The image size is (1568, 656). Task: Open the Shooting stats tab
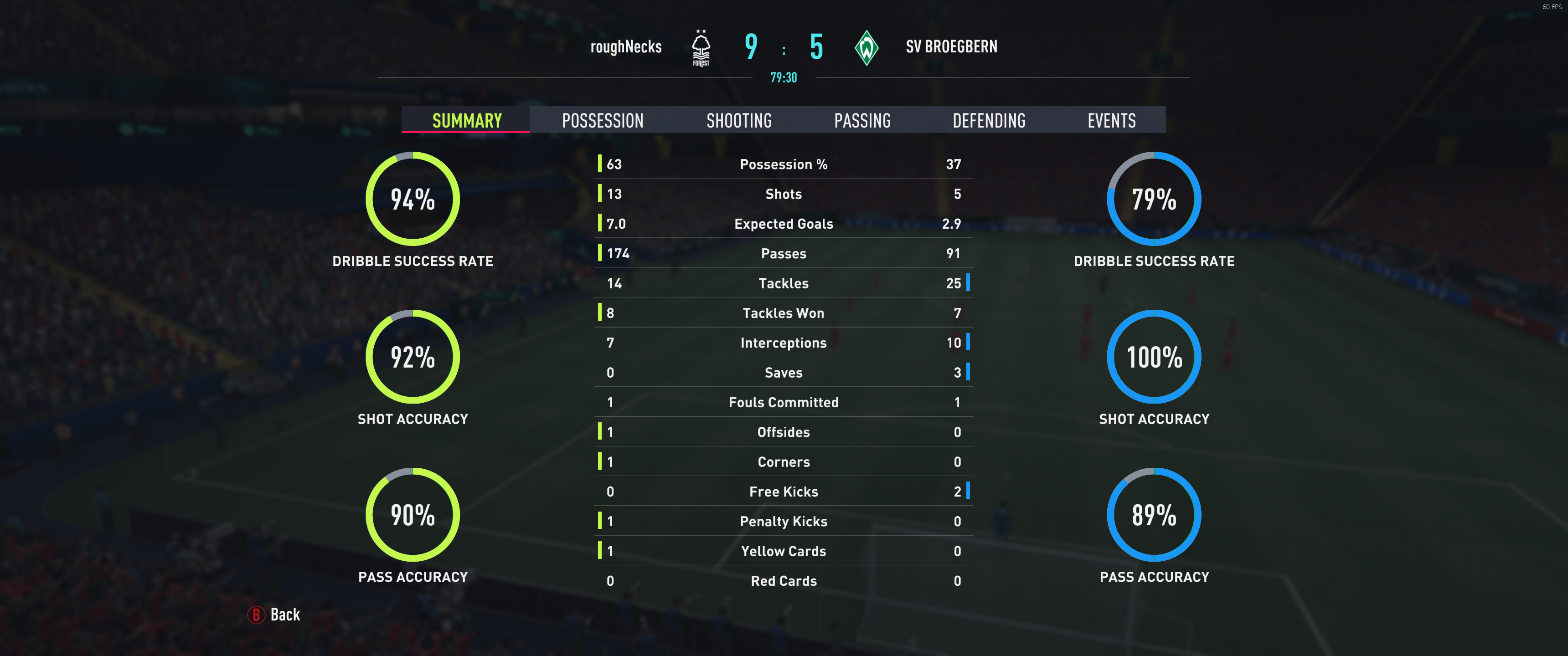[738, 120]
